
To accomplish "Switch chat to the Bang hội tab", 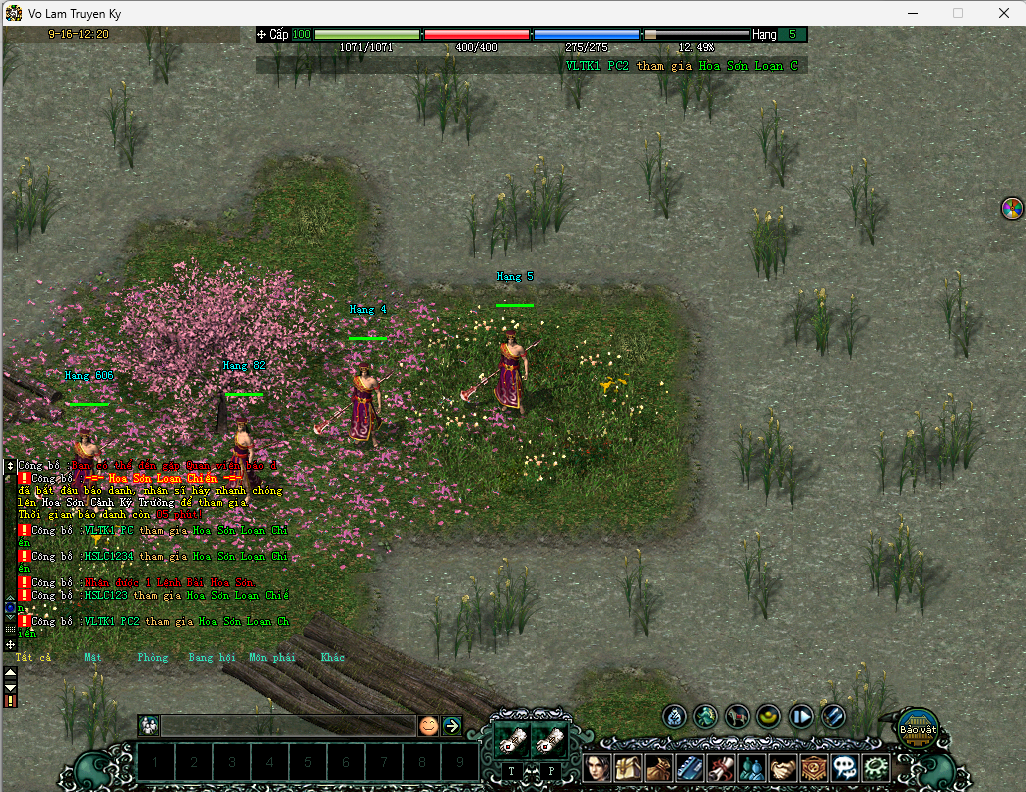I will point(210,658).
